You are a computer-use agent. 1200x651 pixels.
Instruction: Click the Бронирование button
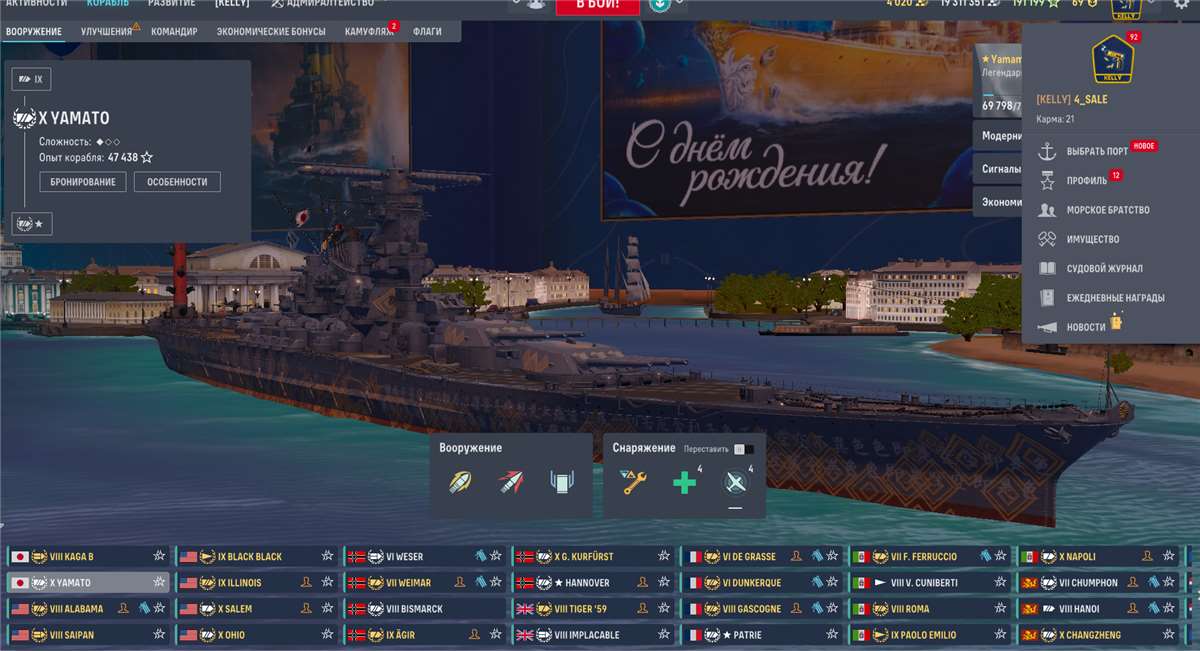pos(83,182)
